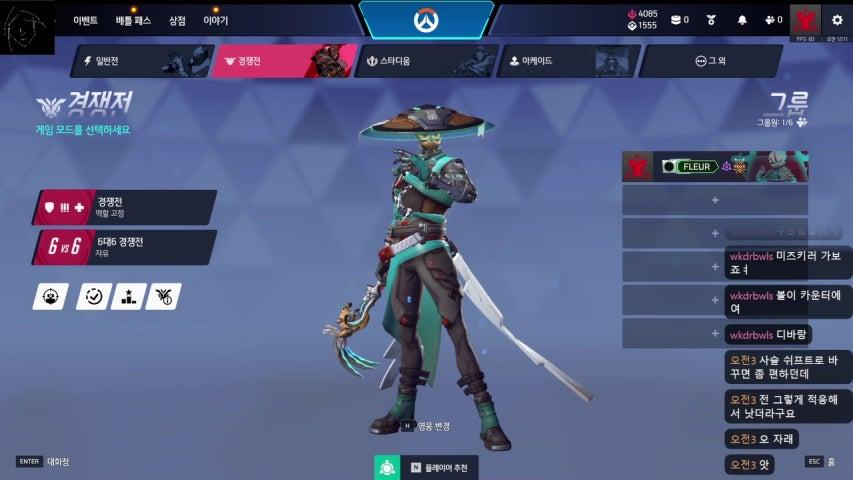Choose 6대6 경쟁전 자유 (Open Queue) mode
Viewport: 853px width, 480px height.
(125, 247)
